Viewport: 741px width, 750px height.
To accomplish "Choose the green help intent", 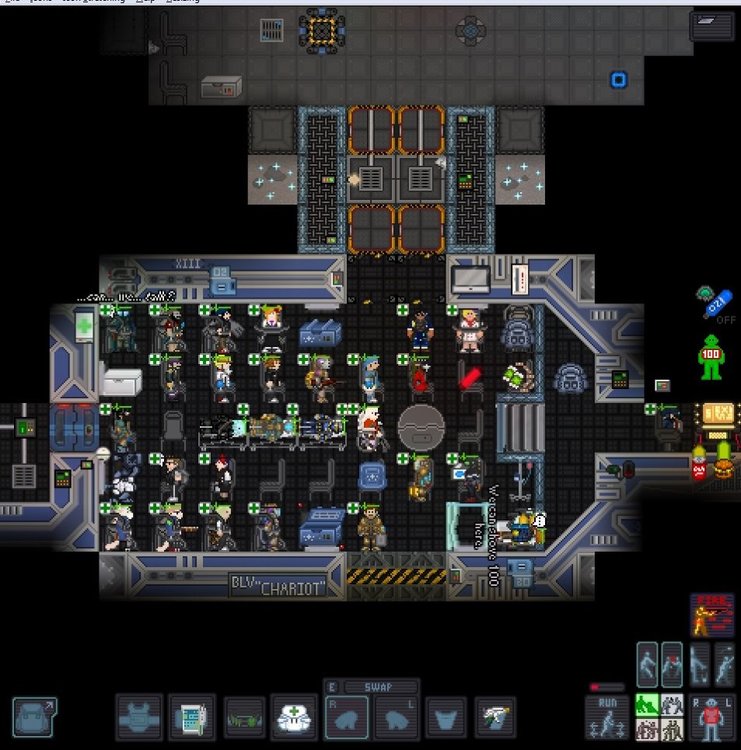I will click(647, 706).
